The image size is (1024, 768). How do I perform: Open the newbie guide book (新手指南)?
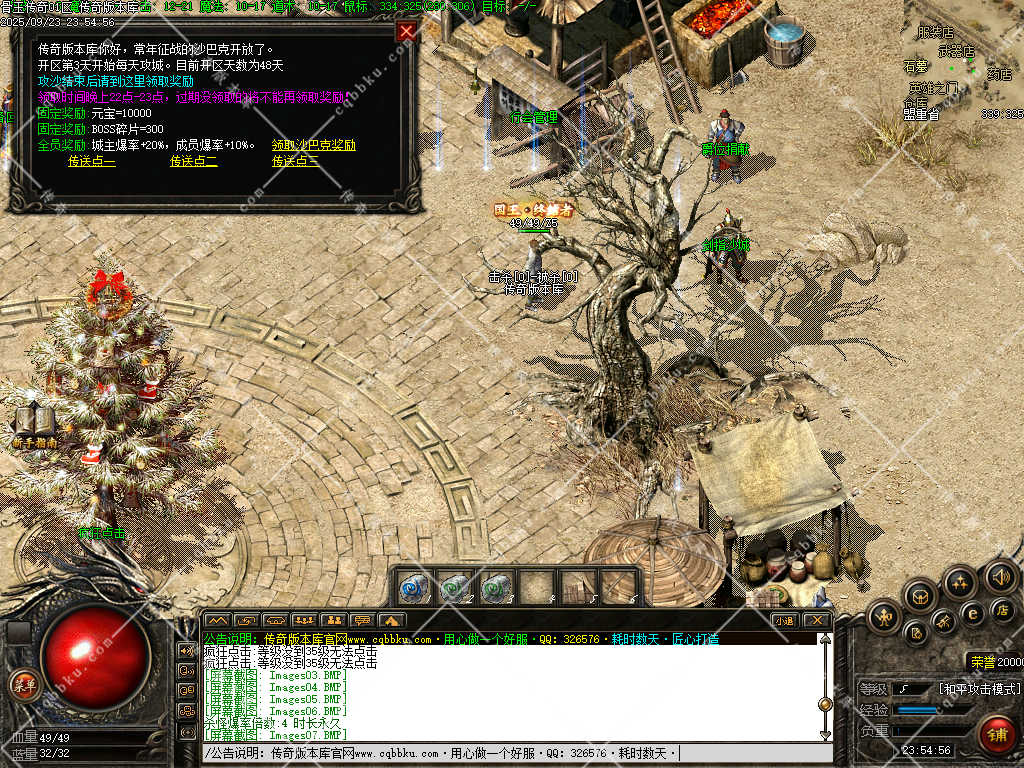point(35,425)
